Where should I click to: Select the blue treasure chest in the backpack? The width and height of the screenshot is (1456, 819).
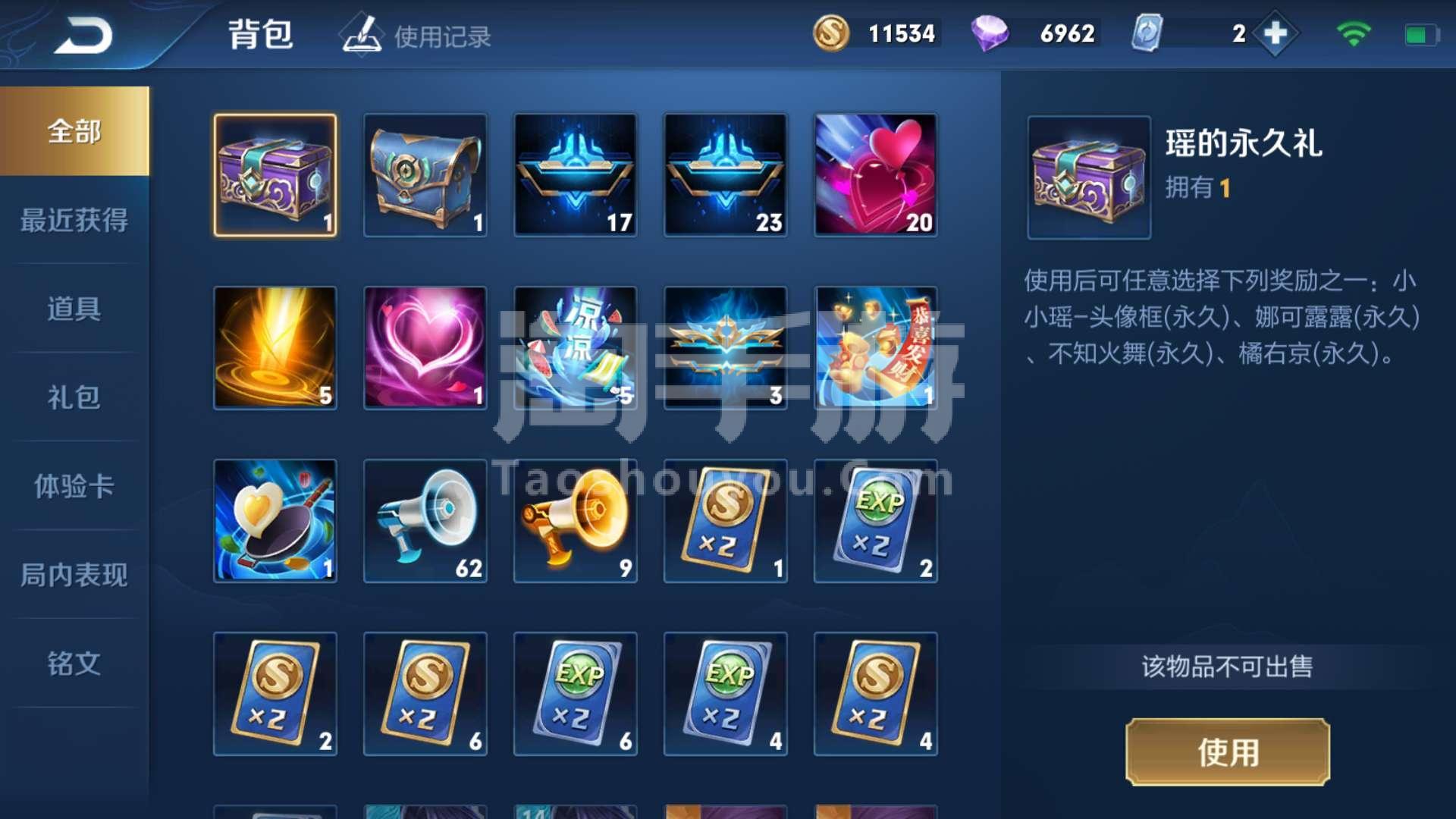point(425,176)
